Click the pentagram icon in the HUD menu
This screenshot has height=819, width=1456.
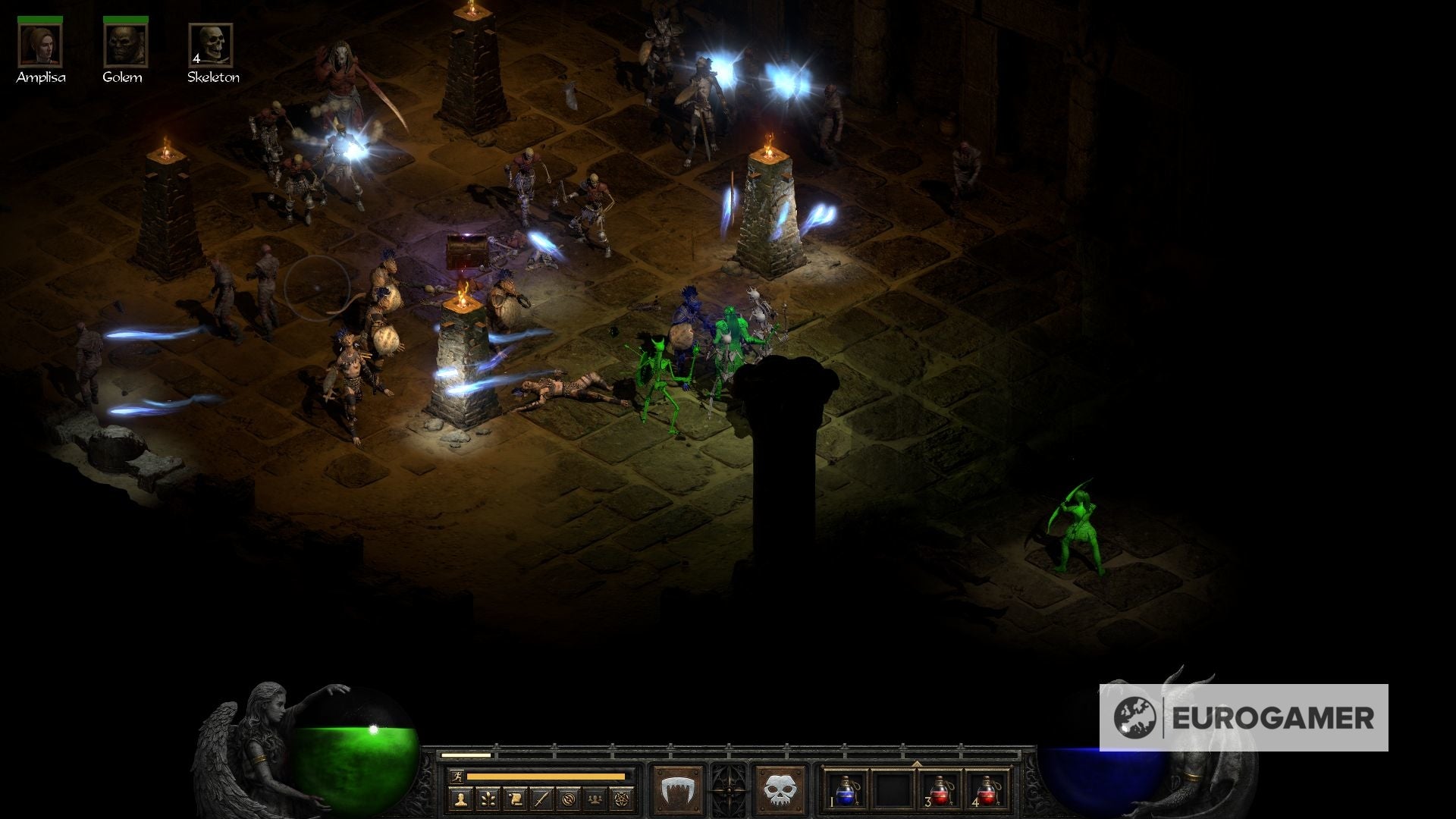click(x=622, y=799)
